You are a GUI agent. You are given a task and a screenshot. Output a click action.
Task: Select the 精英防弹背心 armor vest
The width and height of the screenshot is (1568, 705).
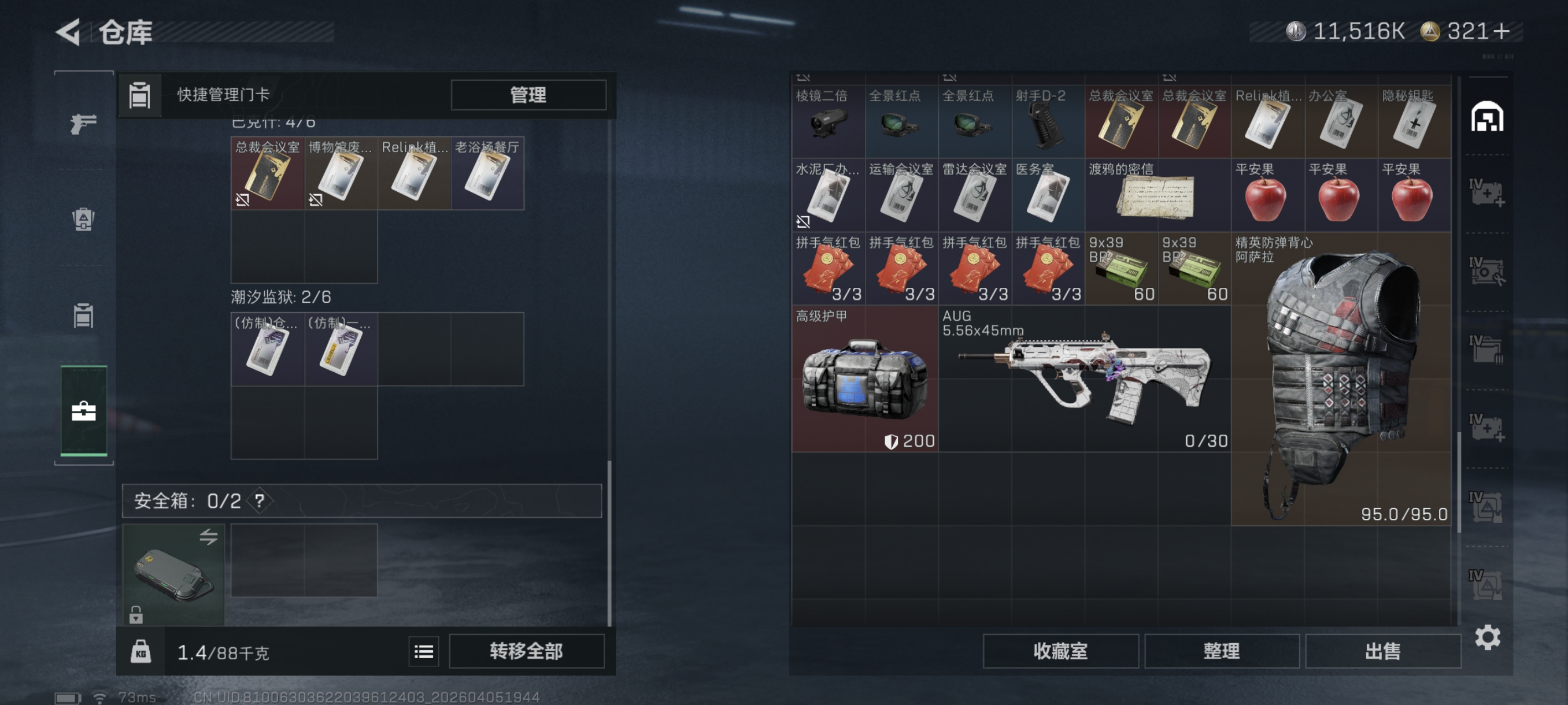coord(1341,379)
